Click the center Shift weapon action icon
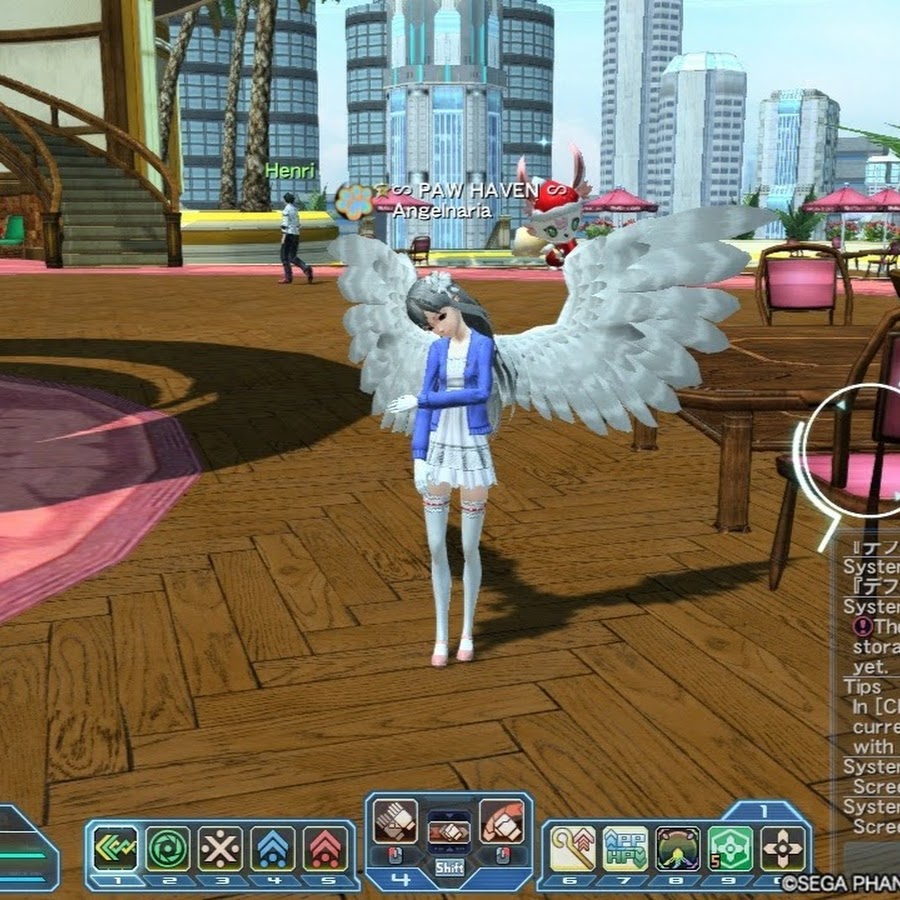This screenshot has width=900, height=900. point(449,832)
